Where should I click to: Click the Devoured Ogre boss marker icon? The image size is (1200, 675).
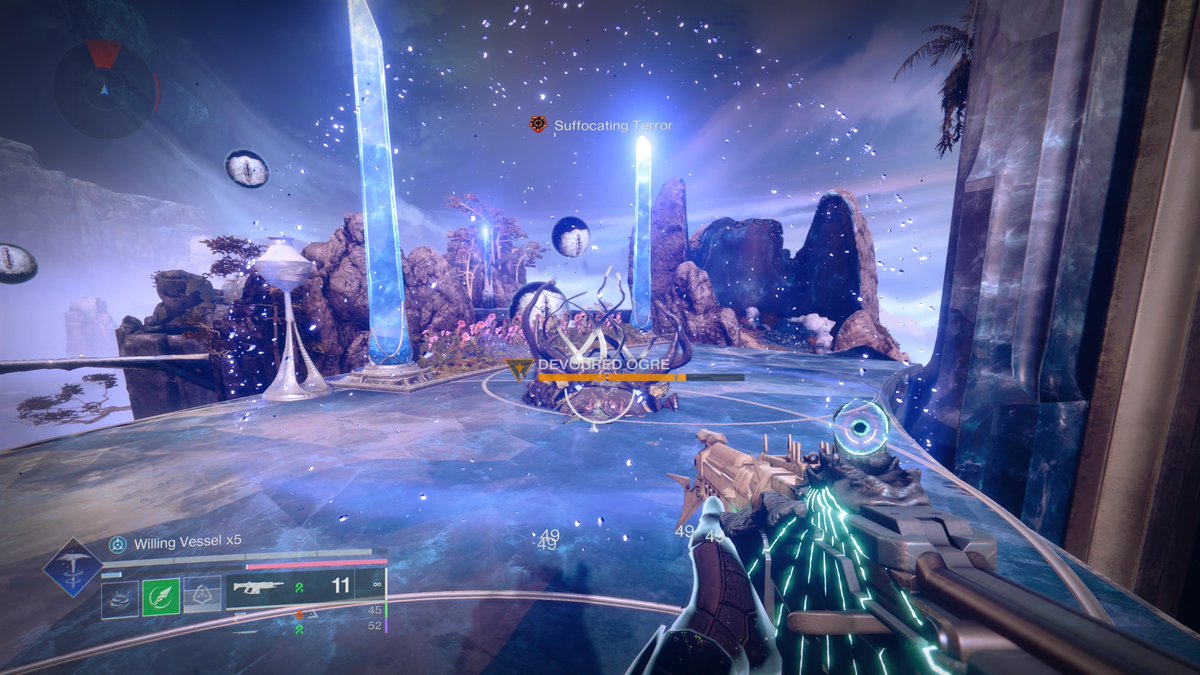(x=520, y=368)
